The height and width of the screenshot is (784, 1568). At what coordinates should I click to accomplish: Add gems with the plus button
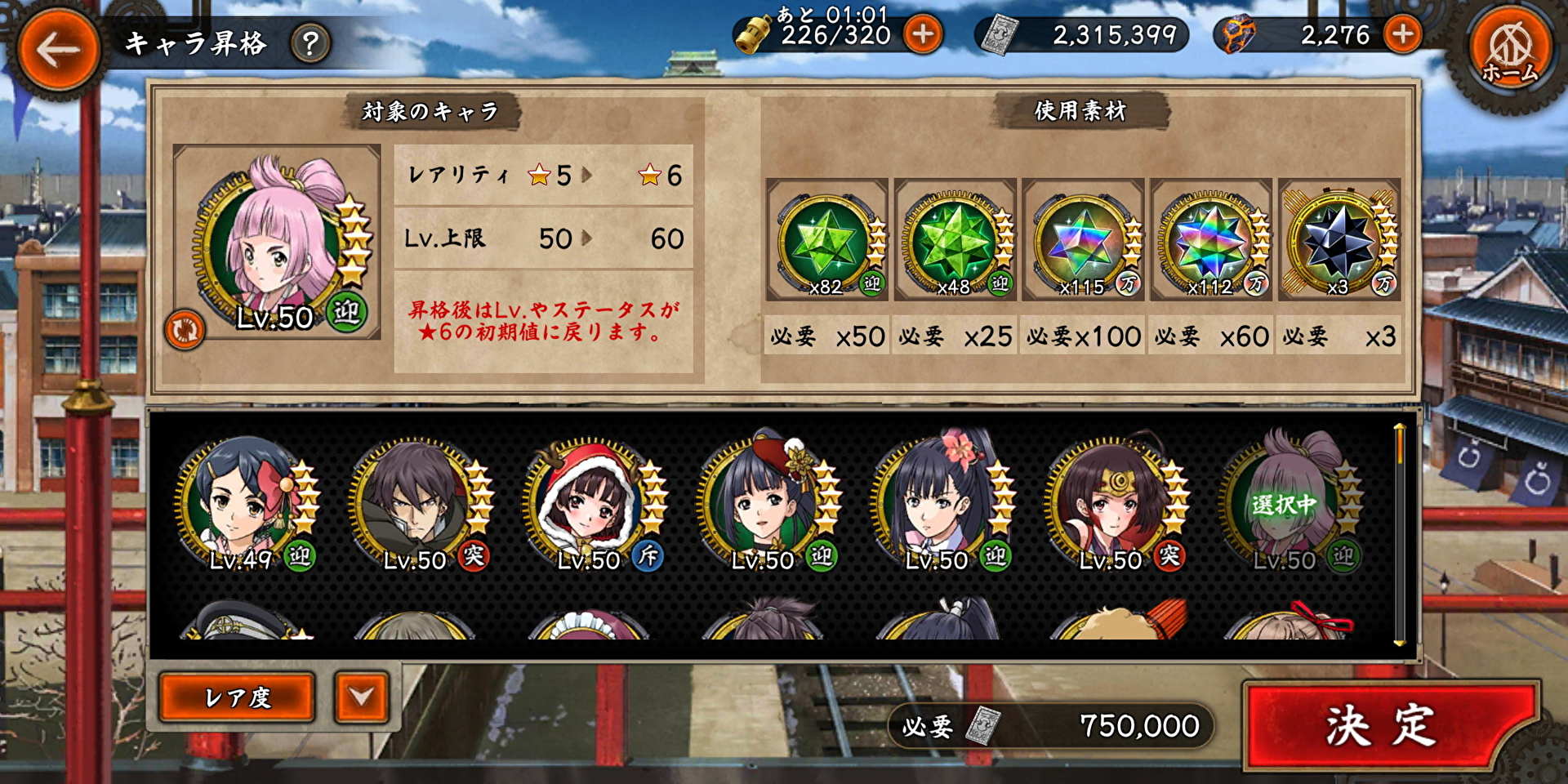(x=1402, y=34)
